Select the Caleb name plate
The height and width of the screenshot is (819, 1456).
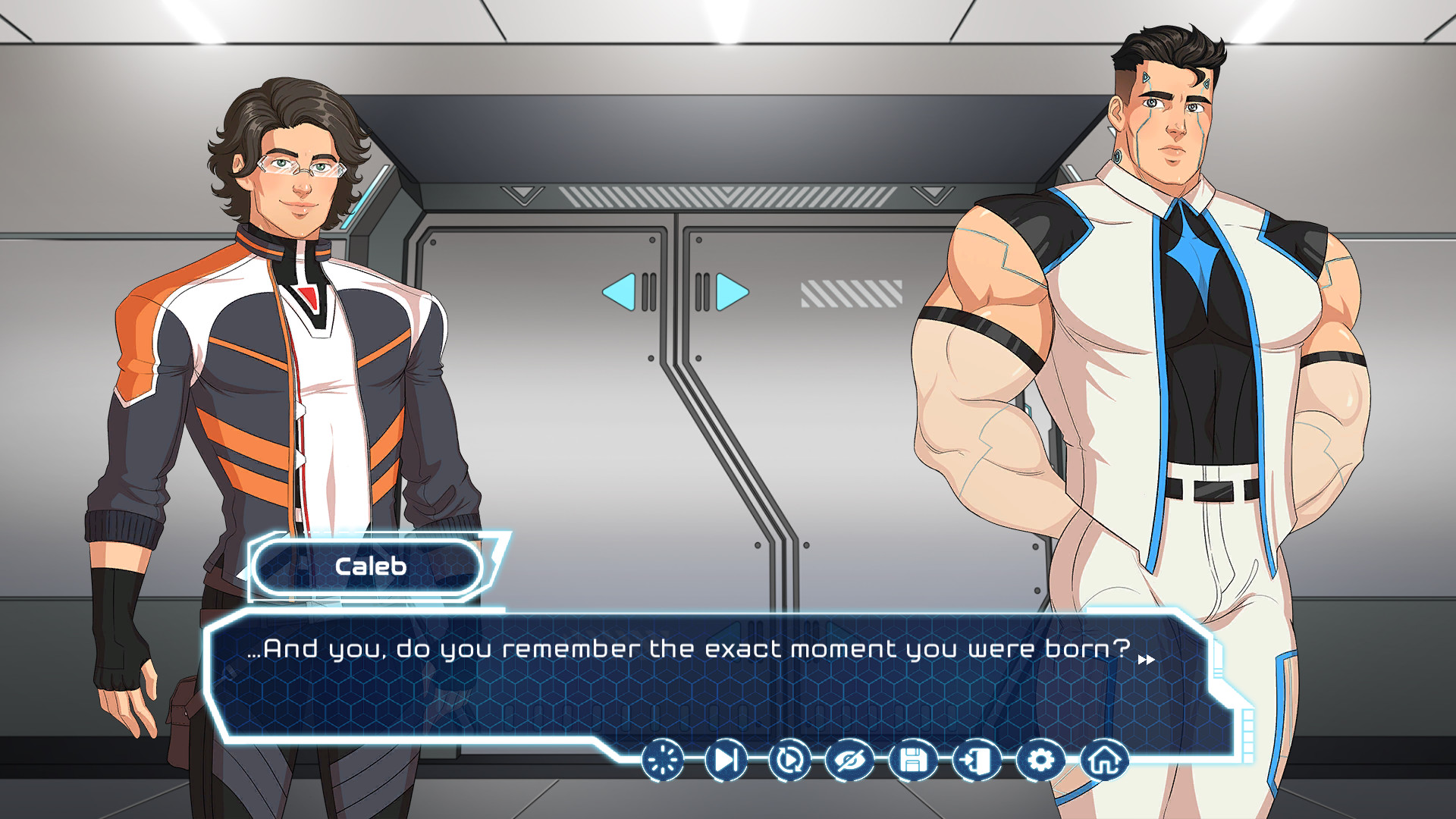(369, 566)
